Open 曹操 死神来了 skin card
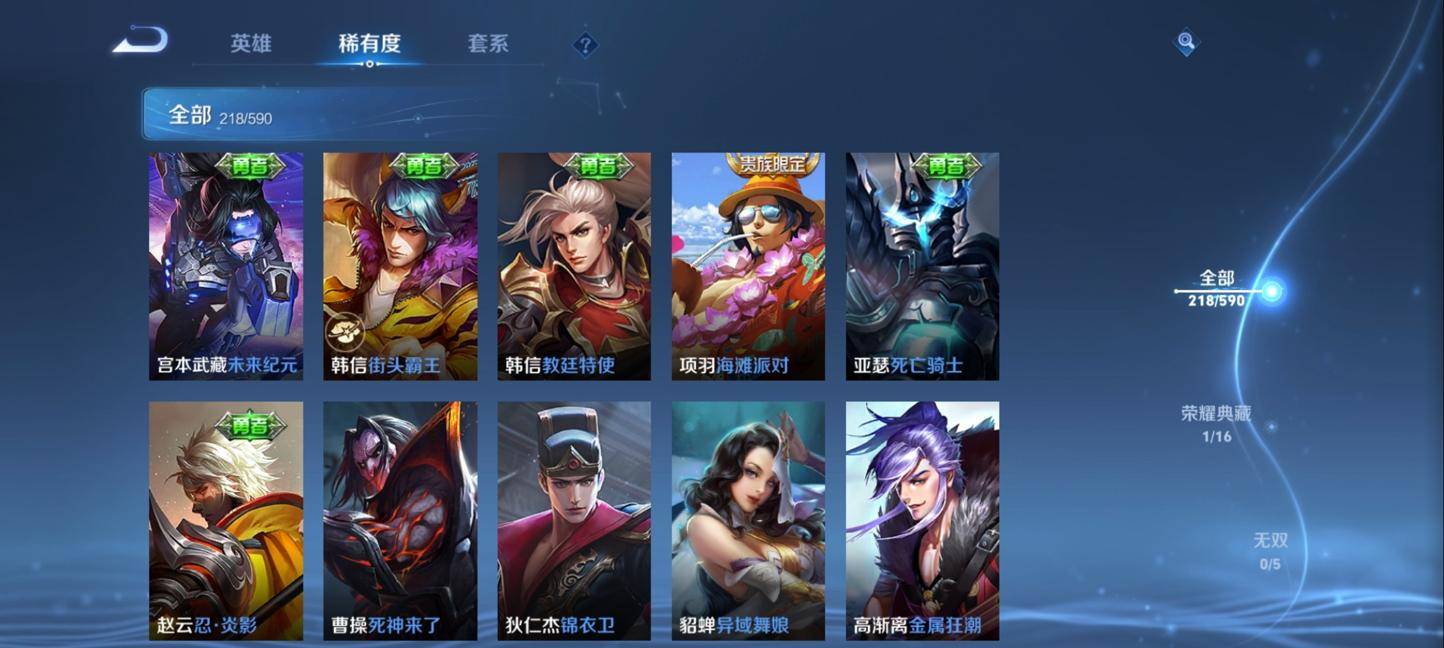 pyautogui.click(x=400, y=520)
